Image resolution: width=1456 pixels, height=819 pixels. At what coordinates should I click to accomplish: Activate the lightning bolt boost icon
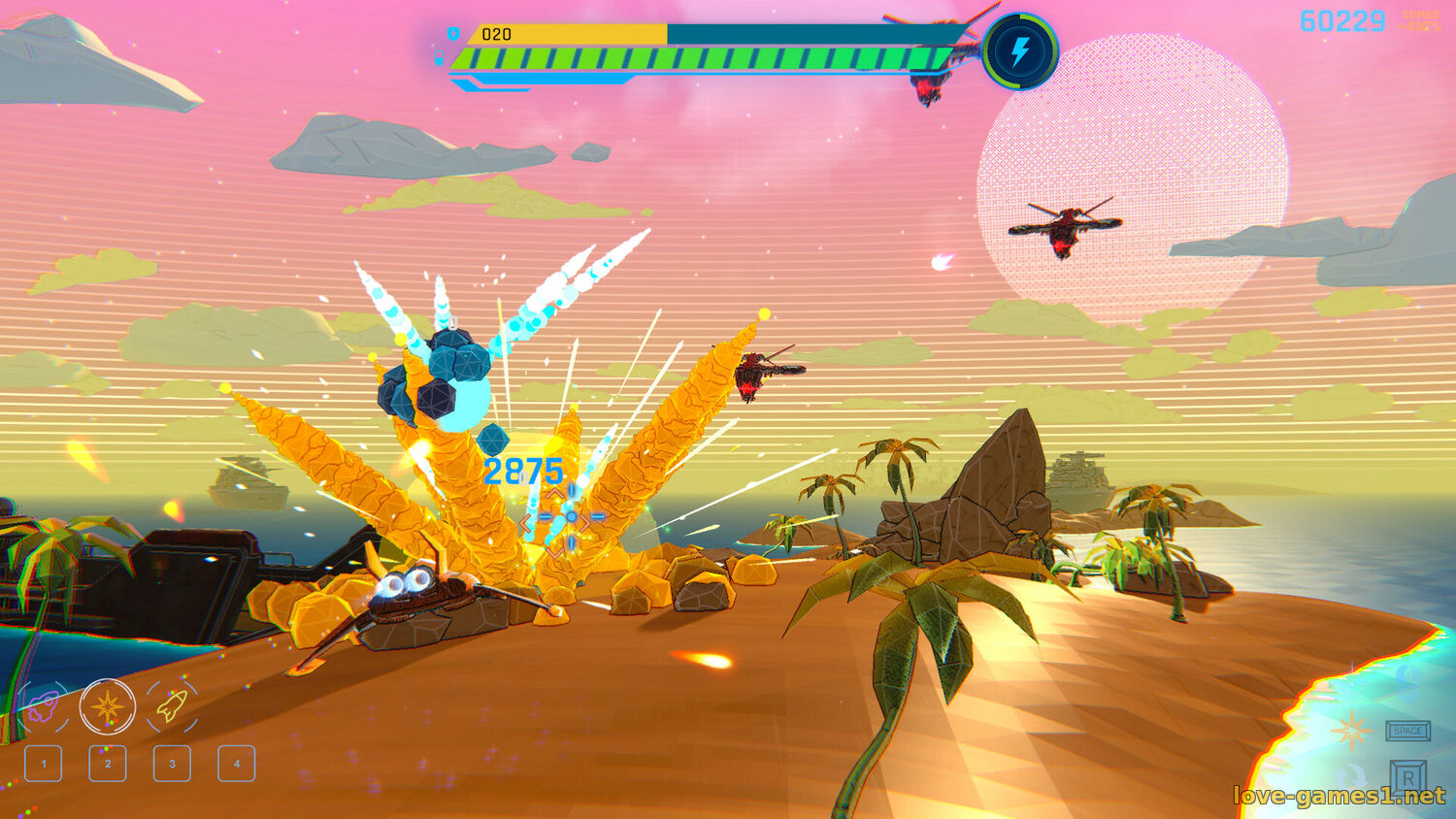pyautogui.click(x=1019, y=51)
